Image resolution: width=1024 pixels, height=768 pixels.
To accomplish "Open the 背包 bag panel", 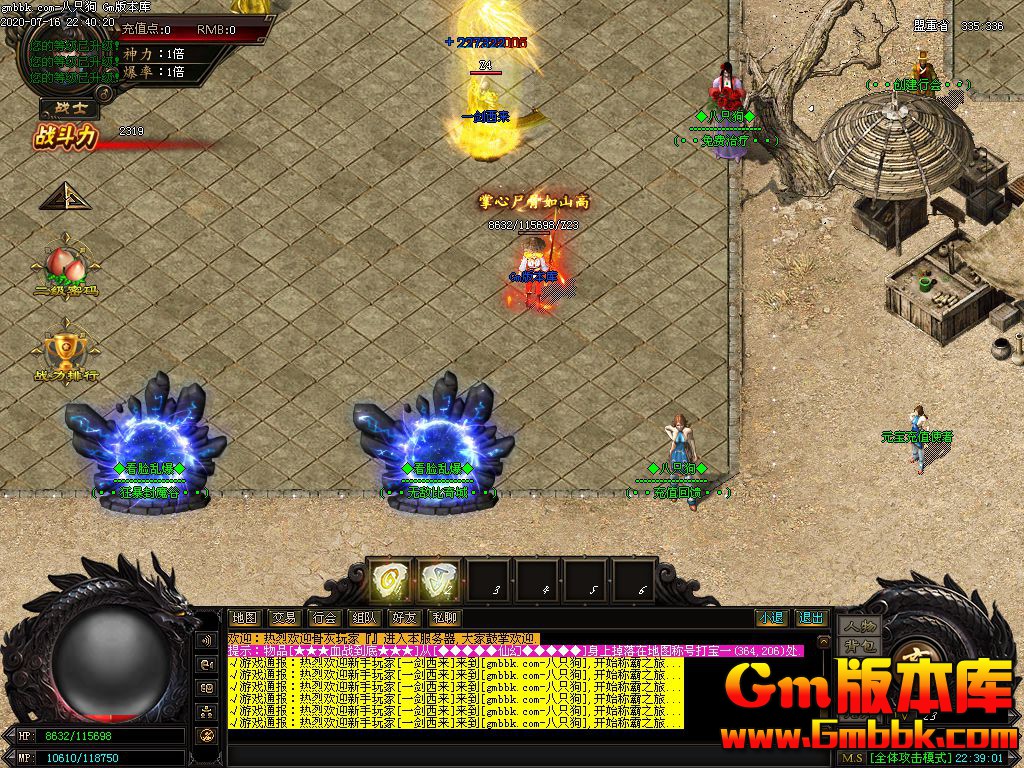I will (x=859, y=645).
